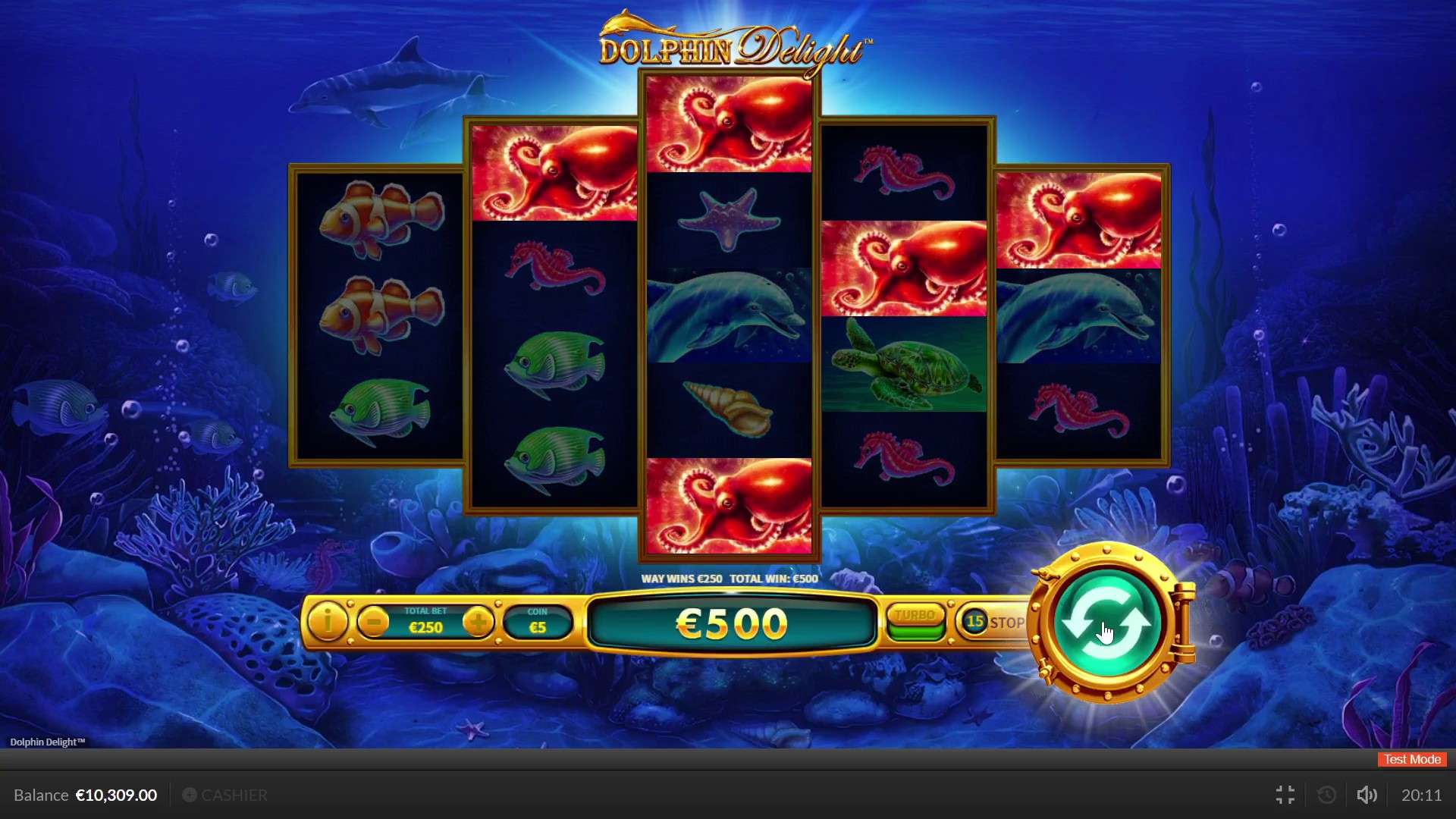Click the Test Mode indicator

click(x=1411, y=759)
